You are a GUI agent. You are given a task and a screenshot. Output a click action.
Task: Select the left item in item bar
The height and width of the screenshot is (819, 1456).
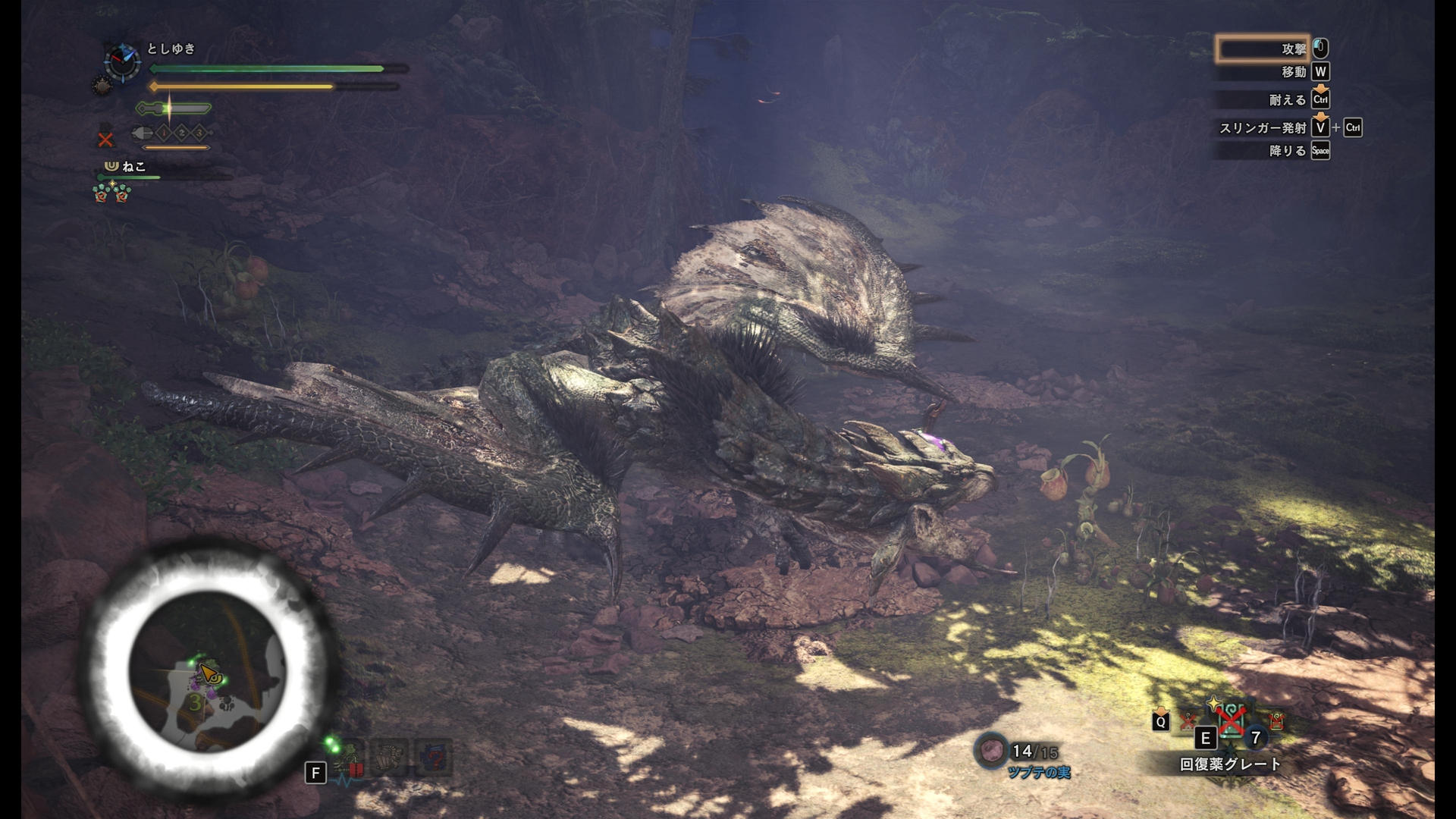point(1188,721)
